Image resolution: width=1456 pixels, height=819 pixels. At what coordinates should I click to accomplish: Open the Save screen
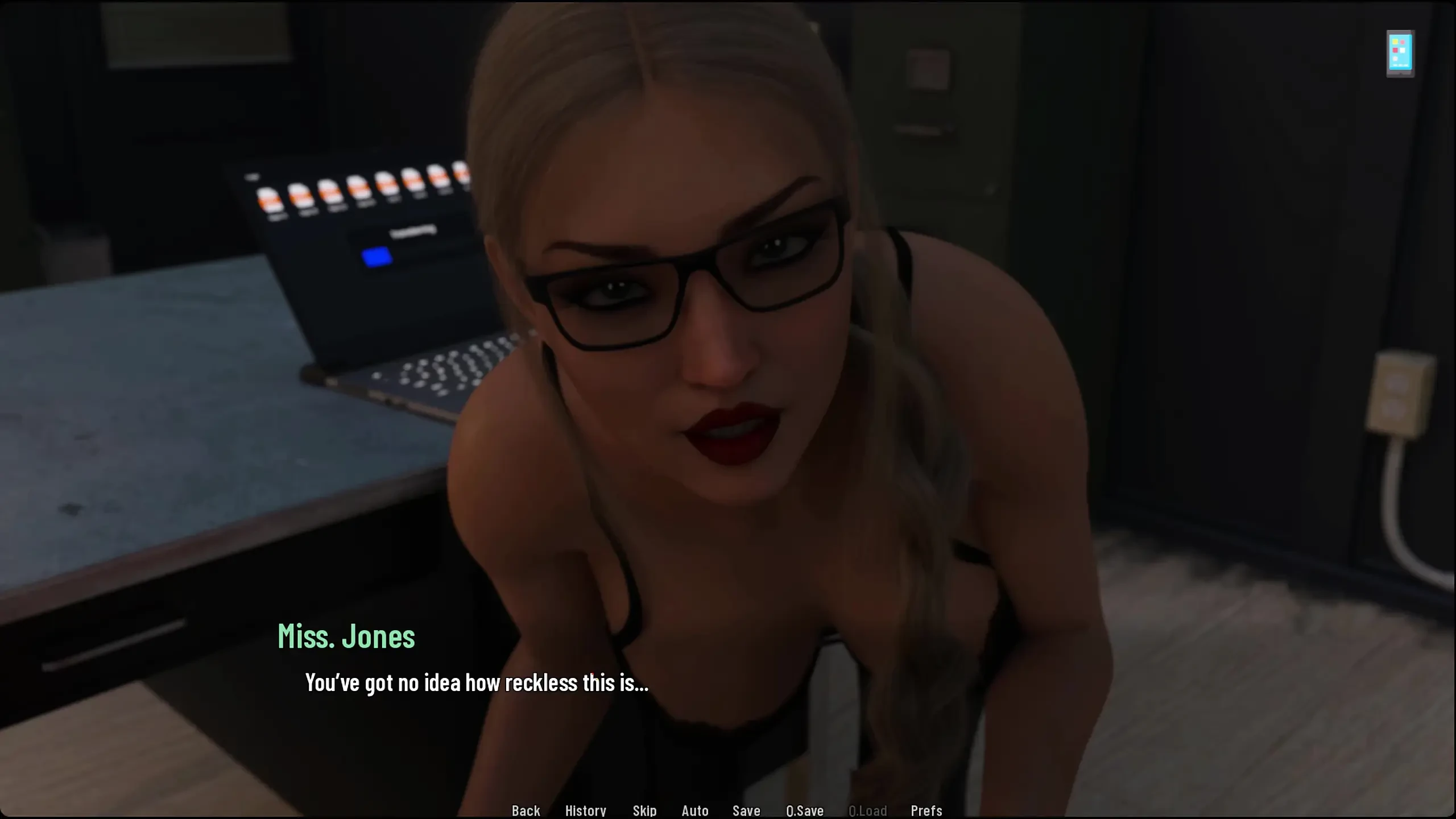(x=746, y=810)
